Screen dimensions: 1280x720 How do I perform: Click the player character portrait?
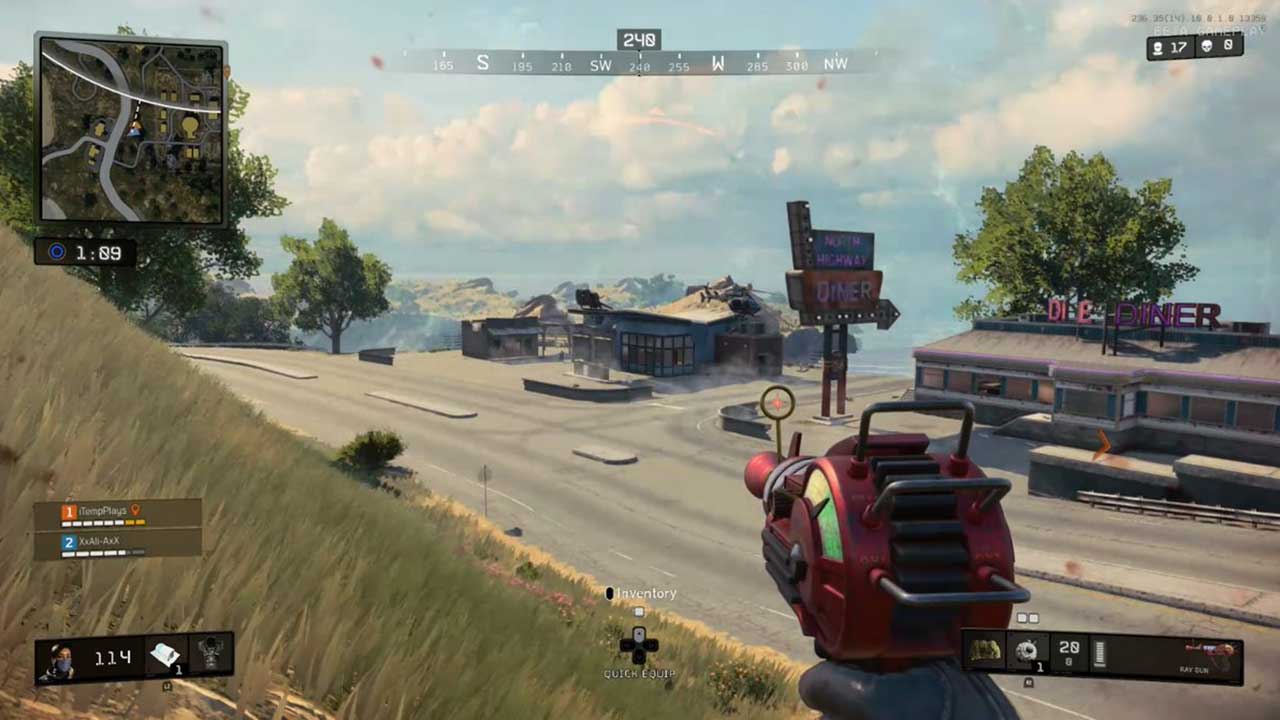(61, 658)
